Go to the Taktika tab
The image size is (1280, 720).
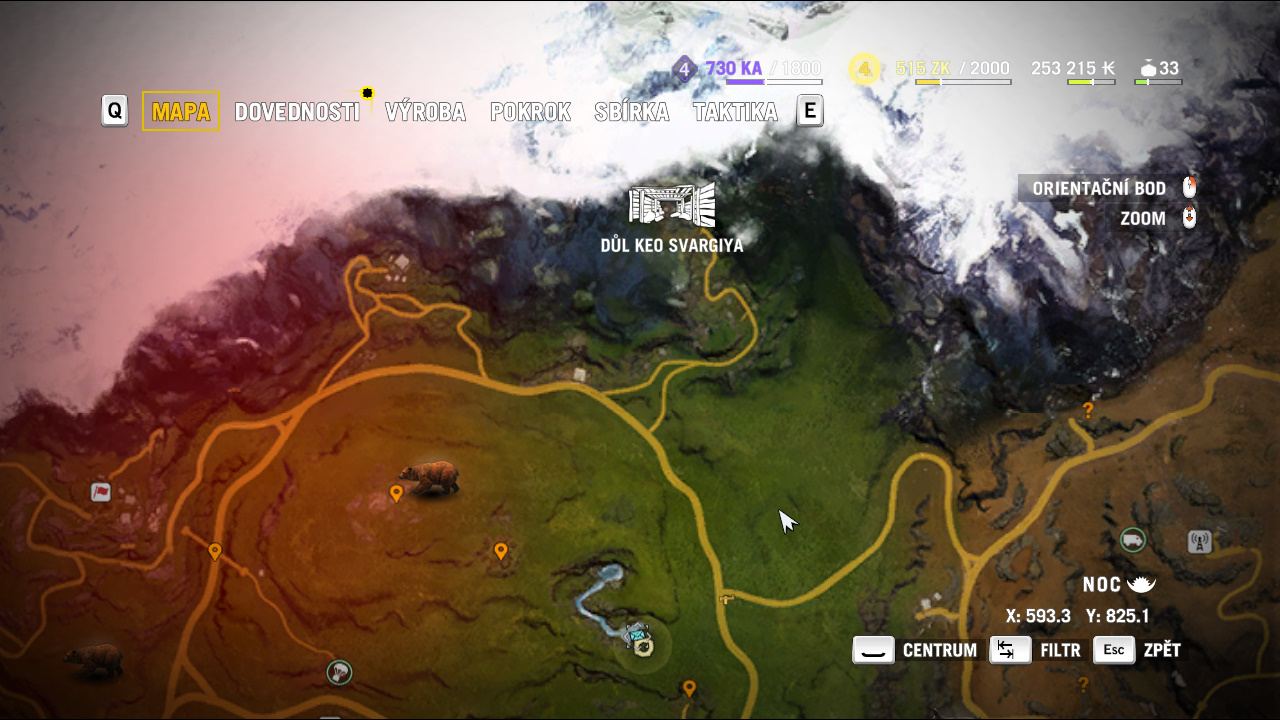[x=735, y=112]
